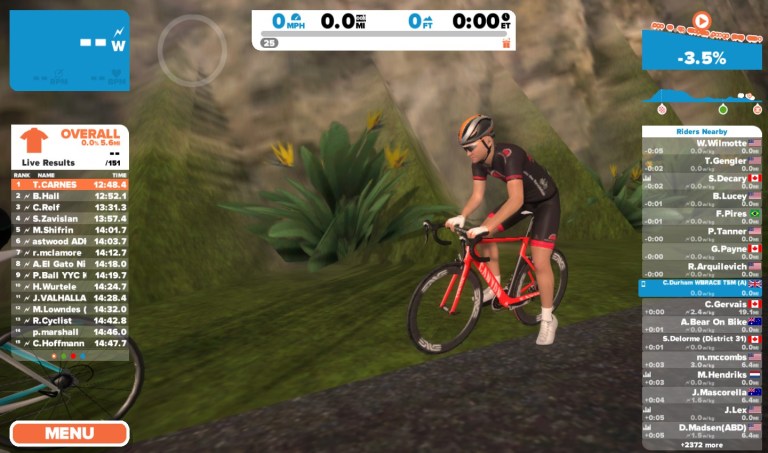
Task: Select T.CARNES in Live Results
Action: pyautogui.click(x=70, y=184)
